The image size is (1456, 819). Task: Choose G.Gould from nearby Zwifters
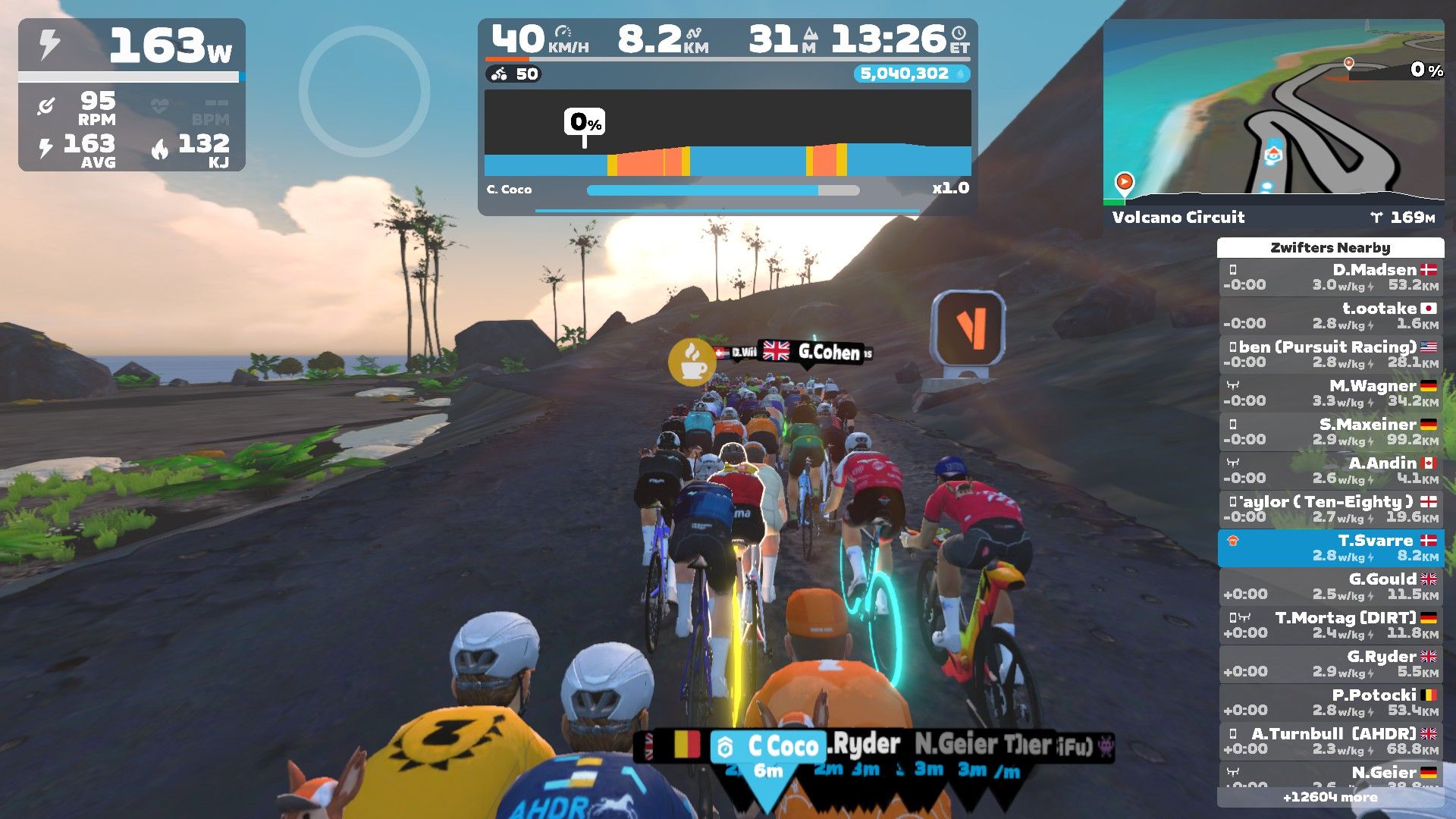coord(1331,587)
